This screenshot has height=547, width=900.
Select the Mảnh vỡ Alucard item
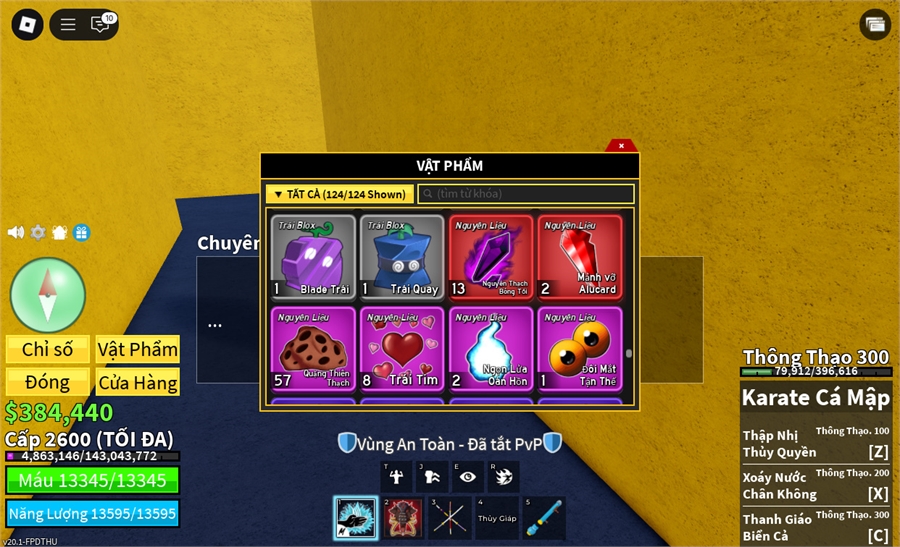pos(580,257)
